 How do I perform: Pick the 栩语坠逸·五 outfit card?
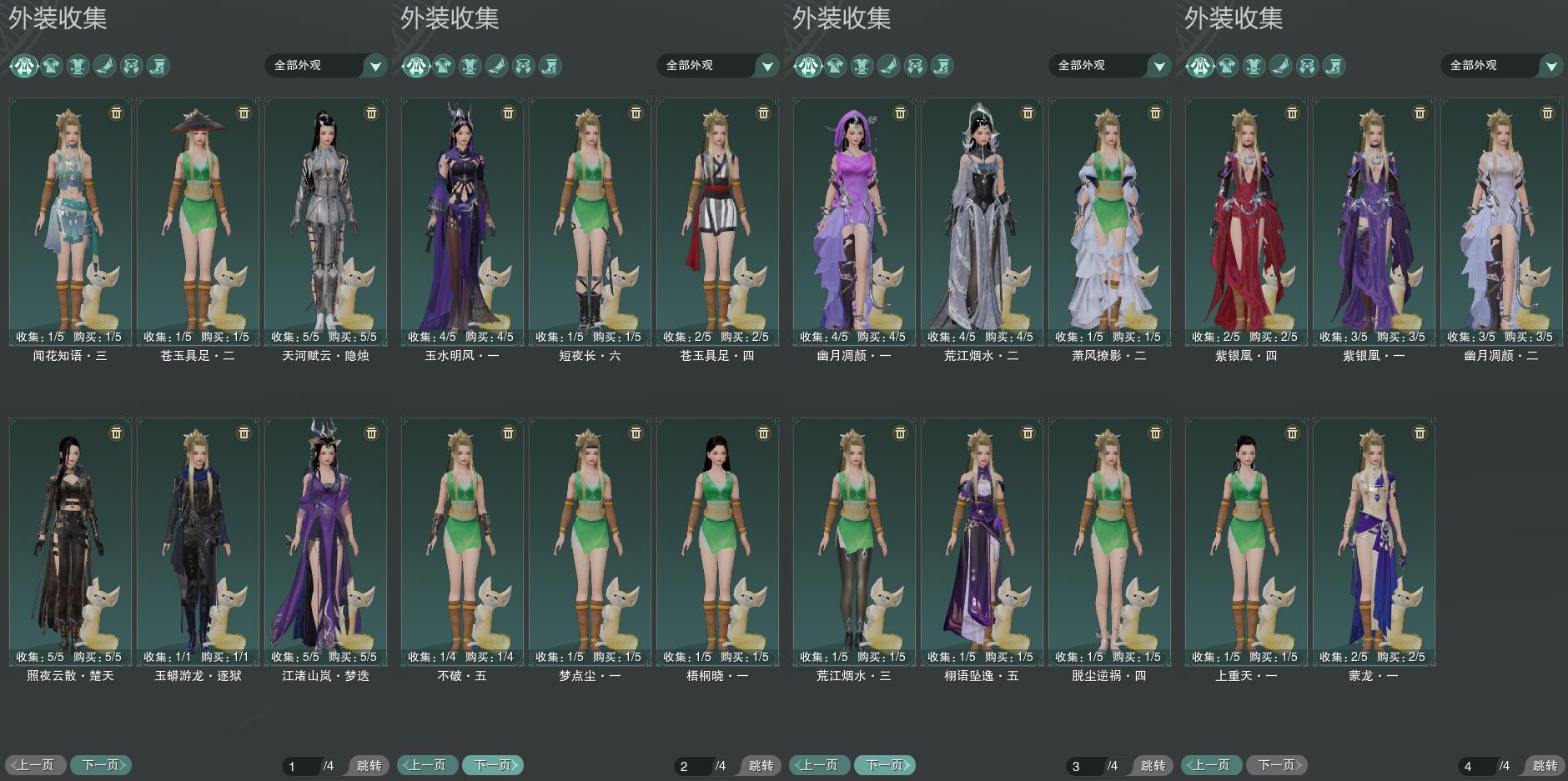pyautogui.click(x=982, y=542)
